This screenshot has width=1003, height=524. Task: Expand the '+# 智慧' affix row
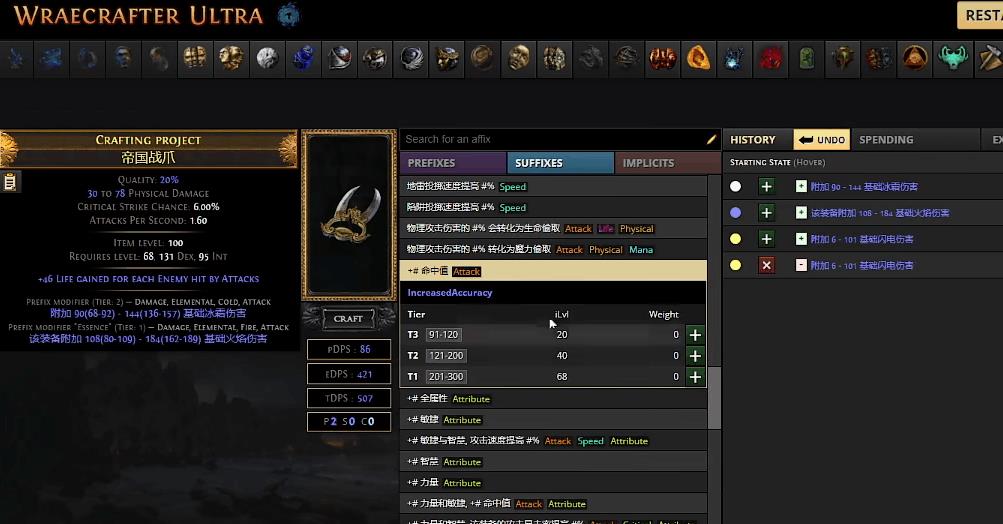[553, 462]
